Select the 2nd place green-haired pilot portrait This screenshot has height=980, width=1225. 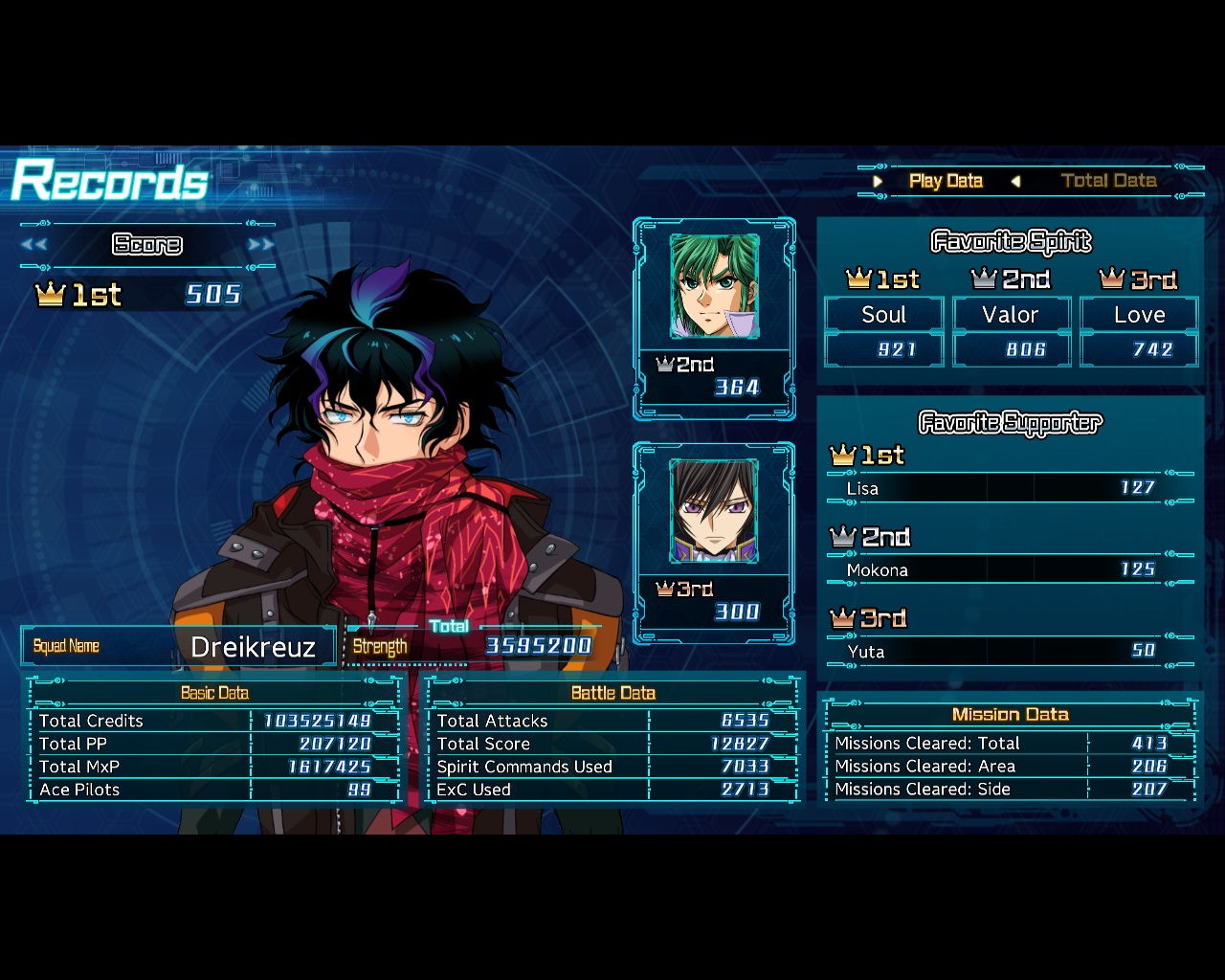(714, 286)
